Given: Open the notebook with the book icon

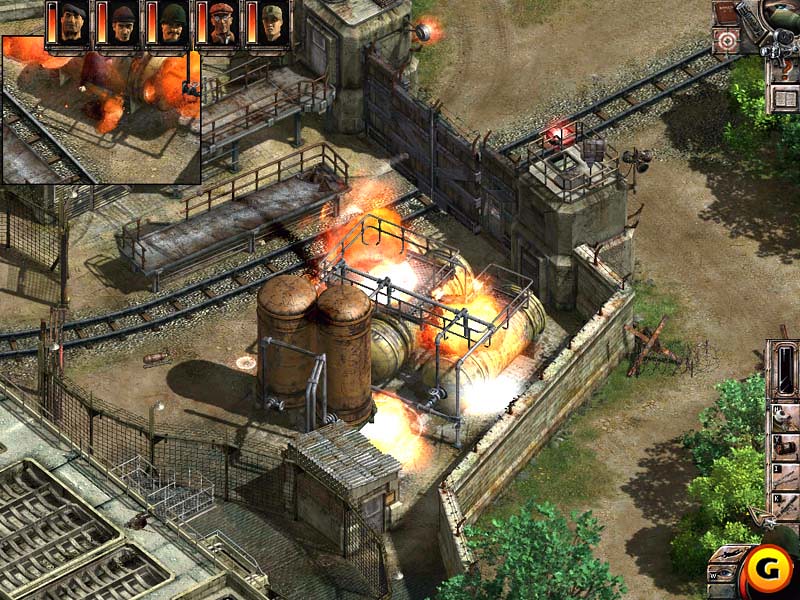Looking at the screenshot, I should coord(785,97).
